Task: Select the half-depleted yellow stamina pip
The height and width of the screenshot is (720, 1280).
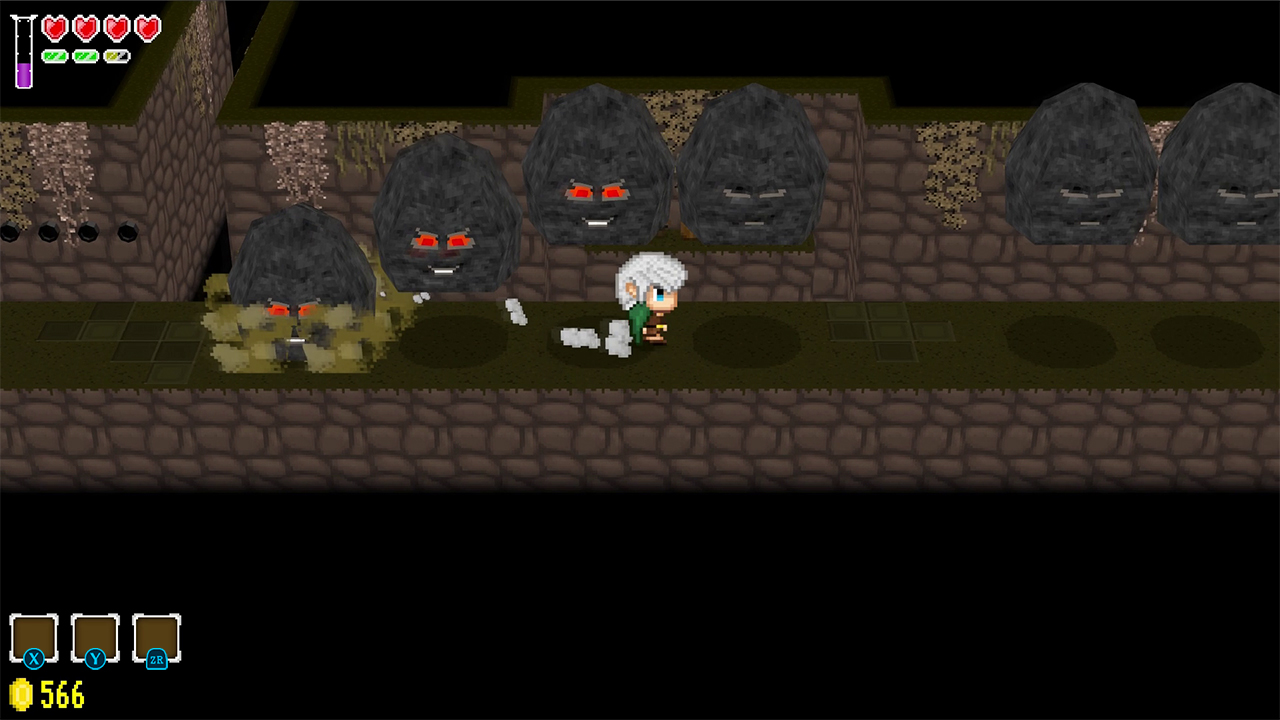Action: [117, 55]
